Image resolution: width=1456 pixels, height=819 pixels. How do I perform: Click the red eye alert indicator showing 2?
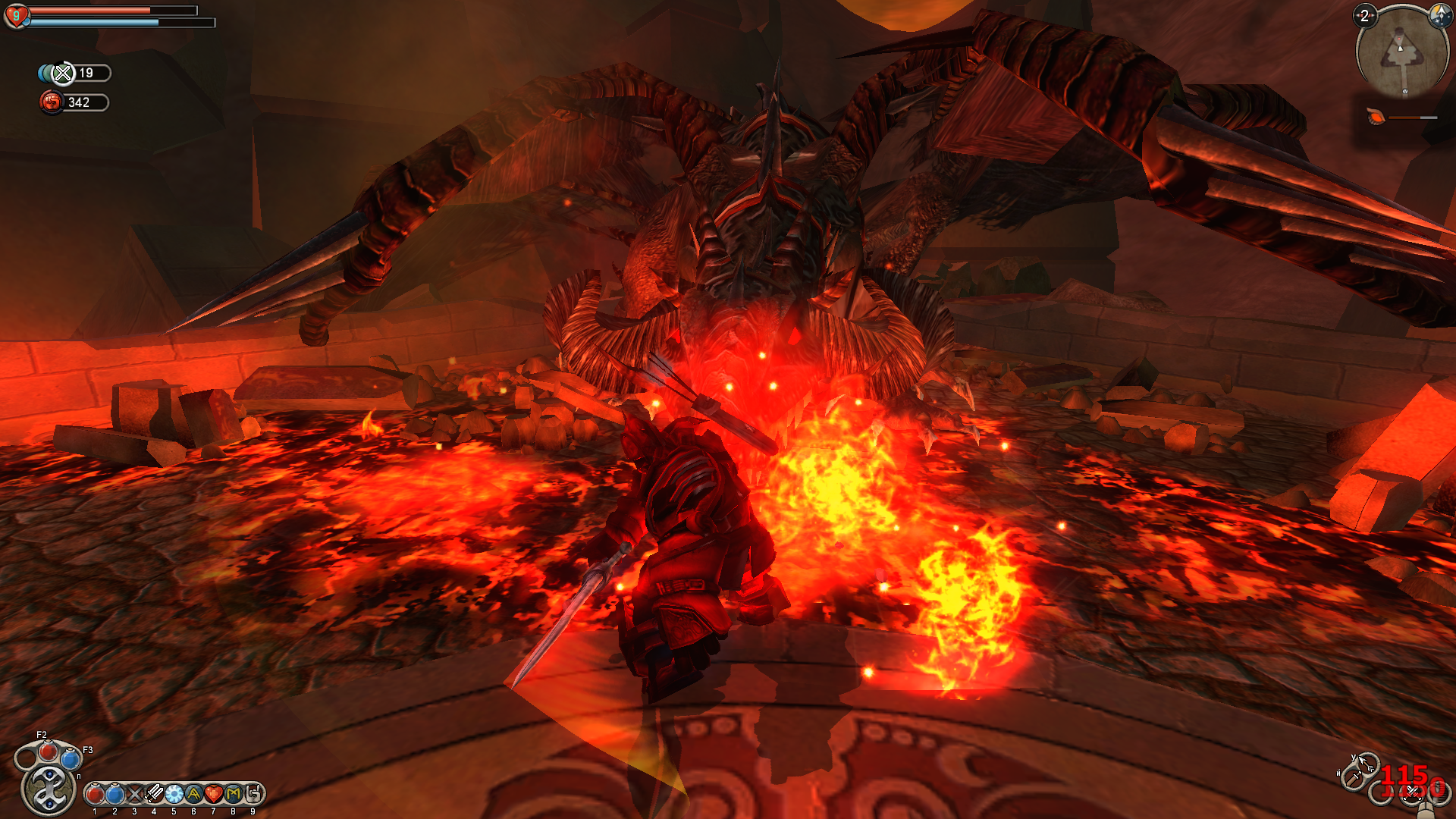1365,16
